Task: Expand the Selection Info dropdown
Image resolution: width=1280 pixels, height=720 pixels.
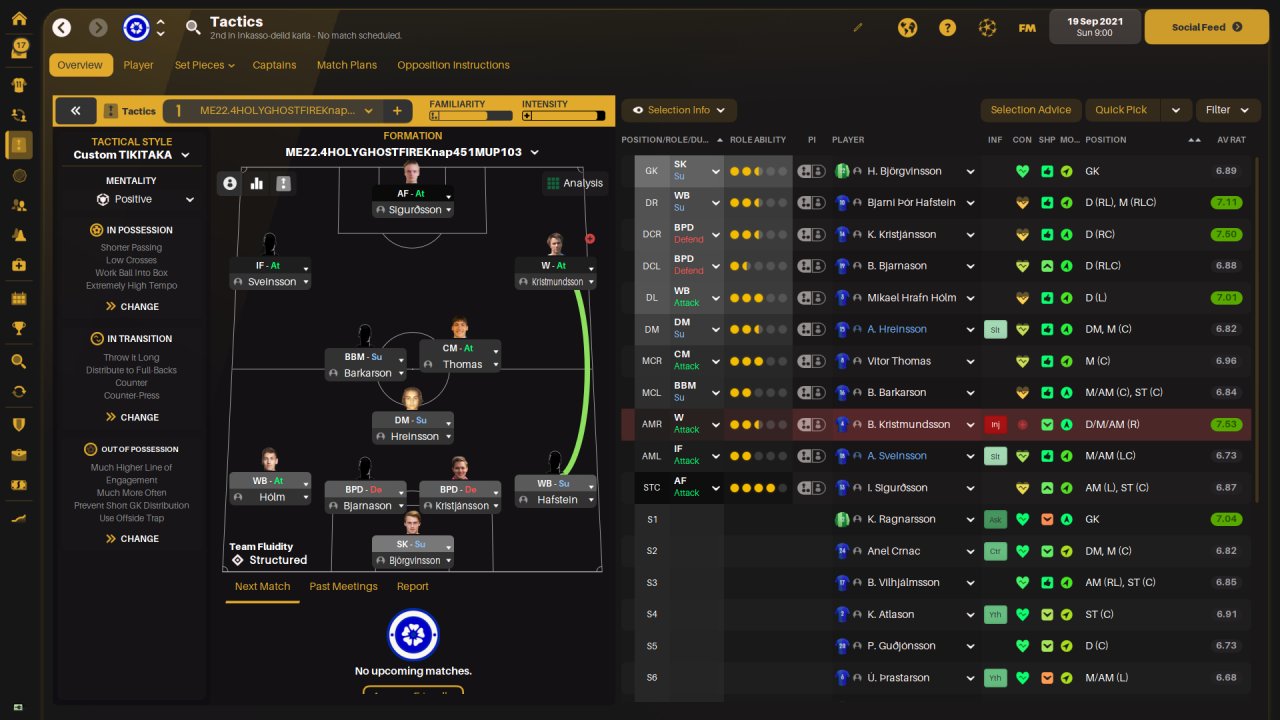Action: [x=679, y=110]
